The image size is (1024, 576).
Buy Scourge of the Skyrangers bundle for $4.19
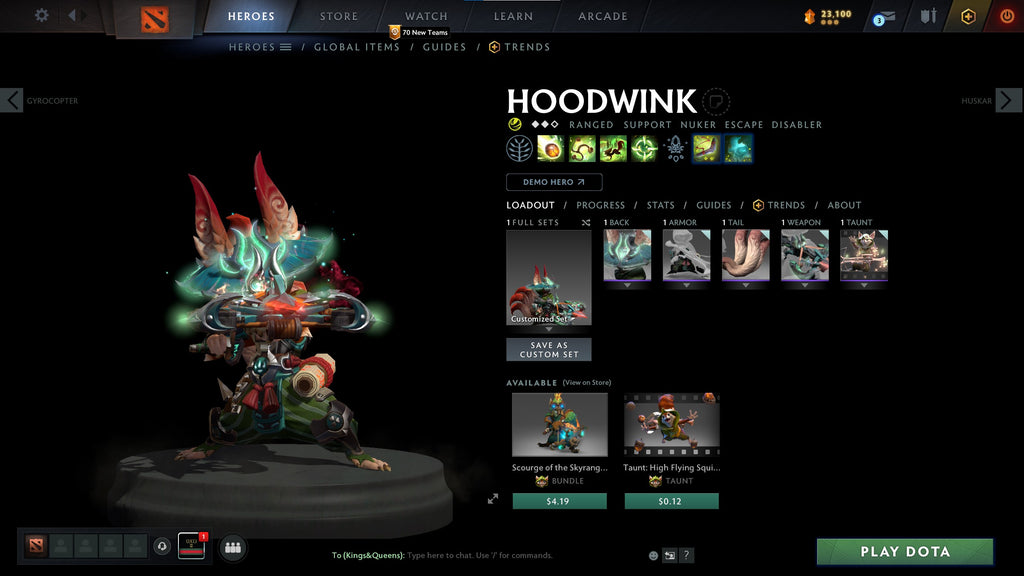[x=559, y=501]
